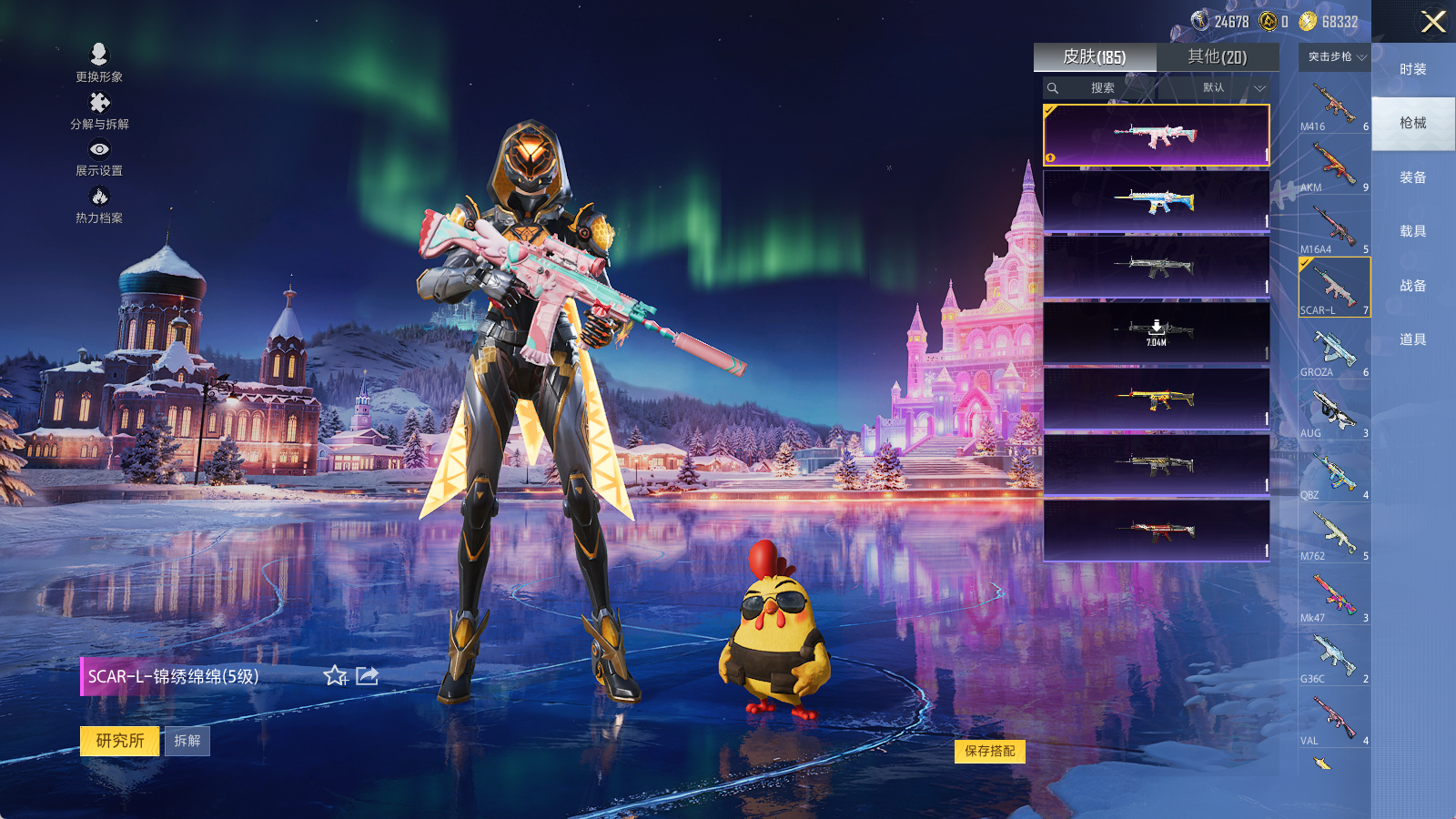Choose the M416 weapon in list
Viewport: 1456px width, 819px height.
tap(1334, 105)
